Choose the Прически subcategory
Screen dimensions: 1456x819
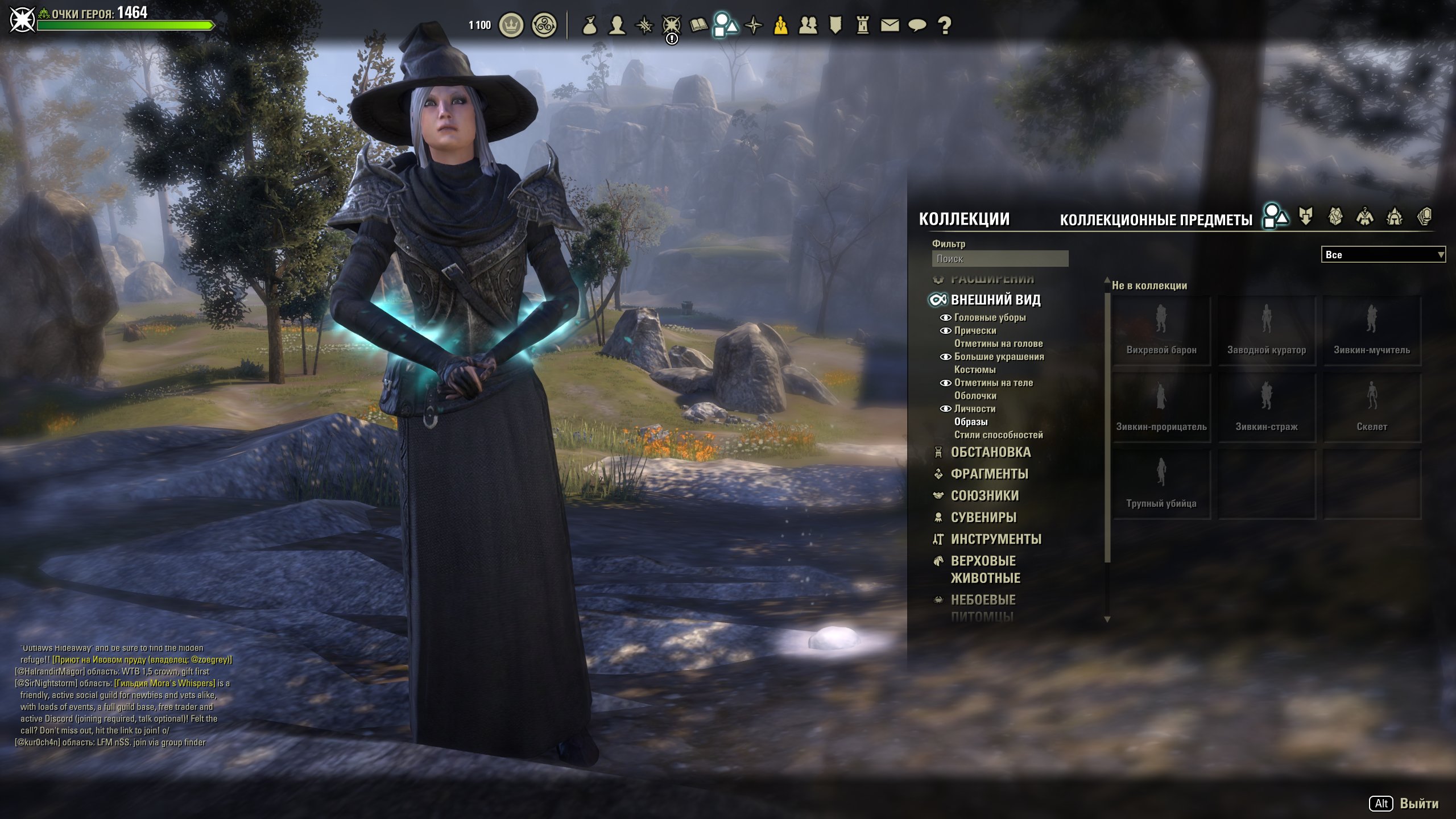click(x=975, y=330)
